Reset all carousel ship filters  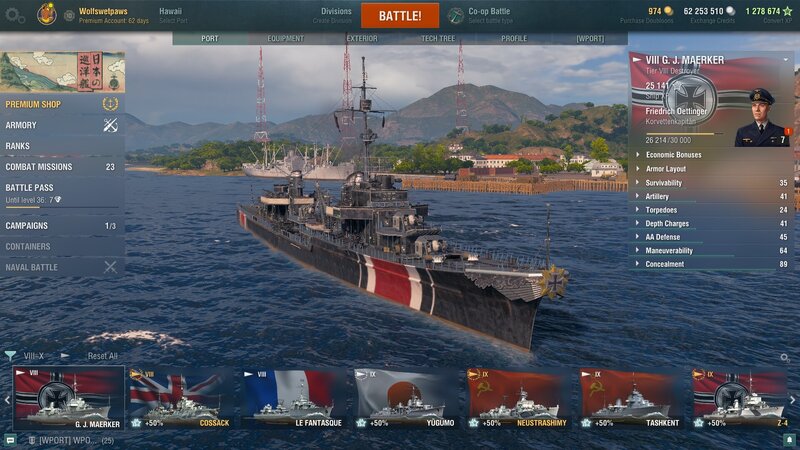point(102,356)
